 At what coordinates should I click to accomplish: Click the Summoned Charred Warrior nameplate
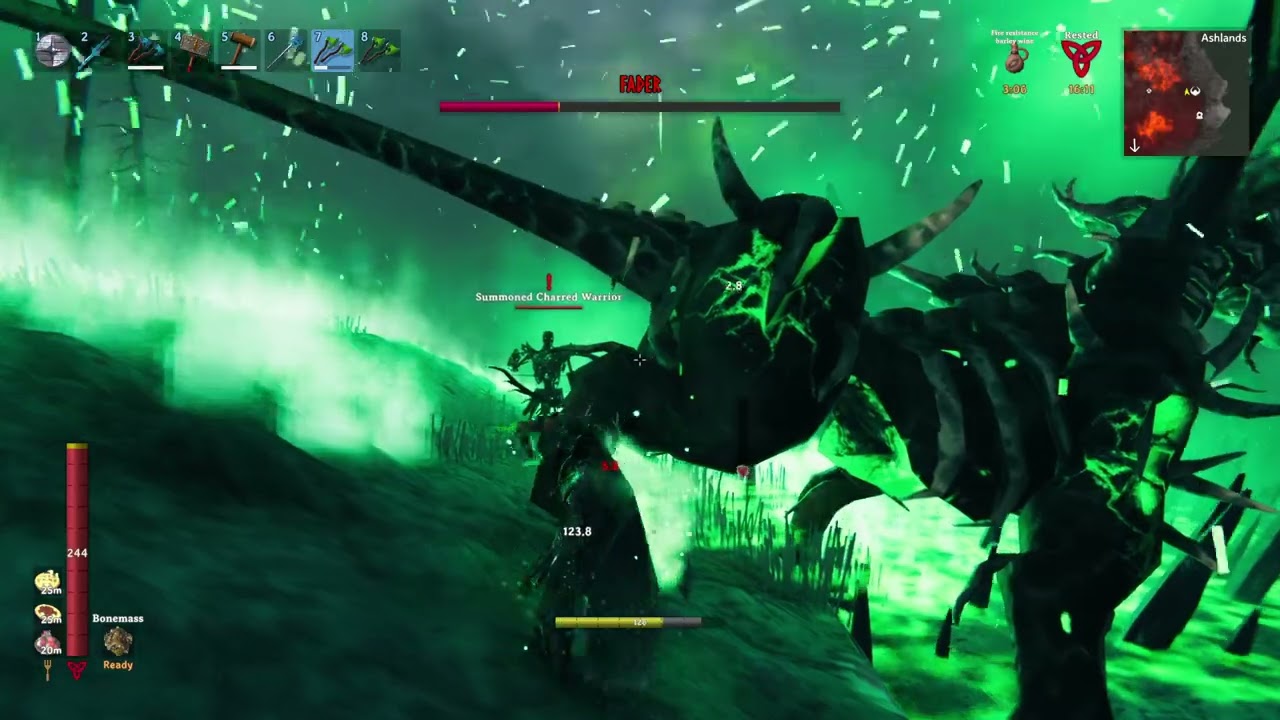548,296
